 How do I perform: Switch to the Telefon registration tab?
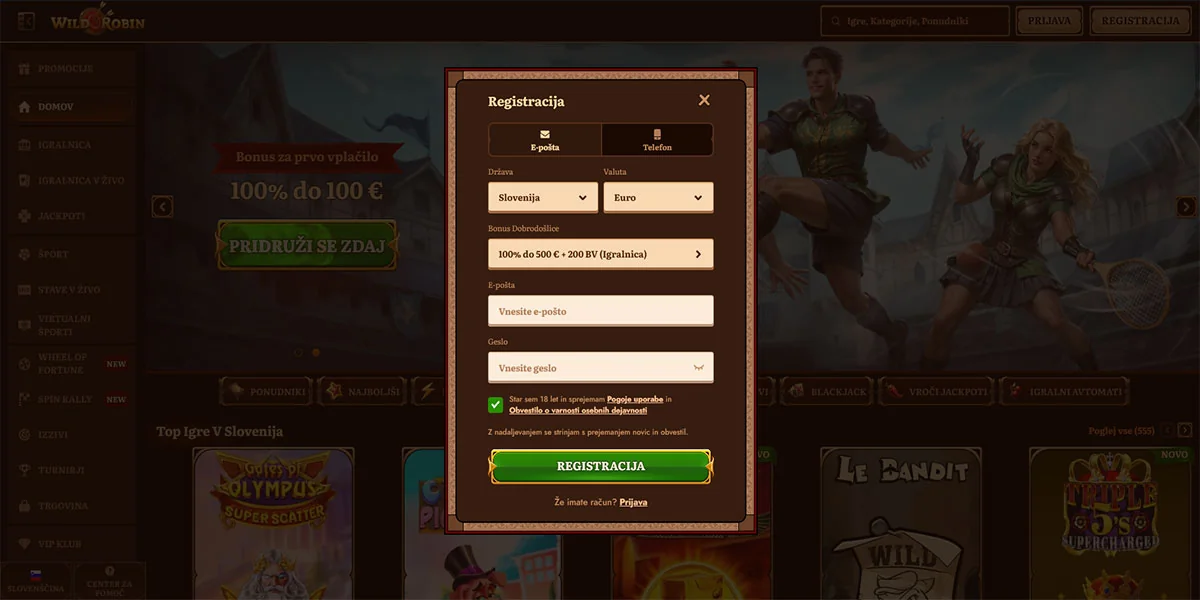click(657, 140)
